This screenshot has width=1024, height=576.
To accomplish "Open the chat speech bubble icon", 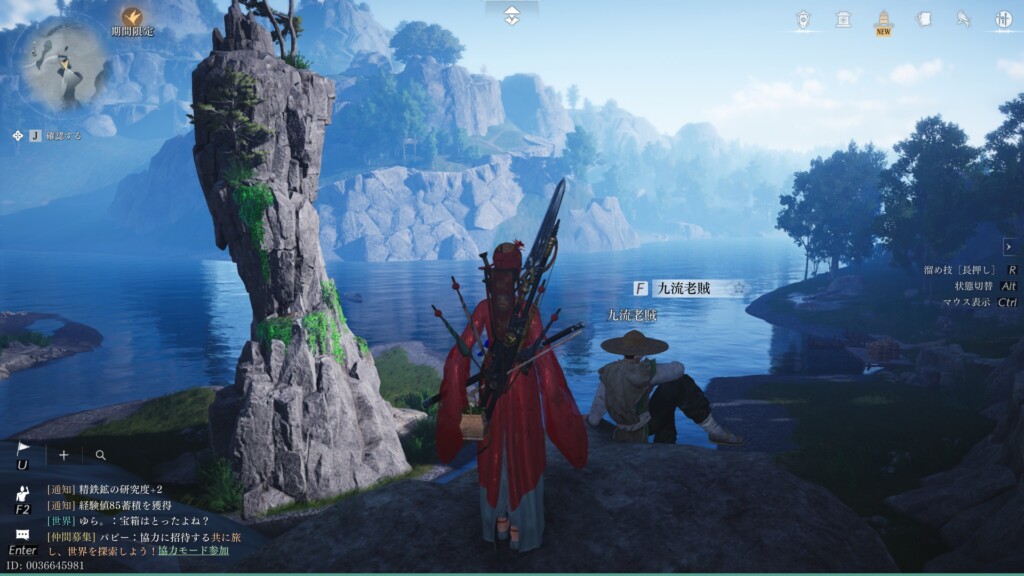I will (22, 535).
